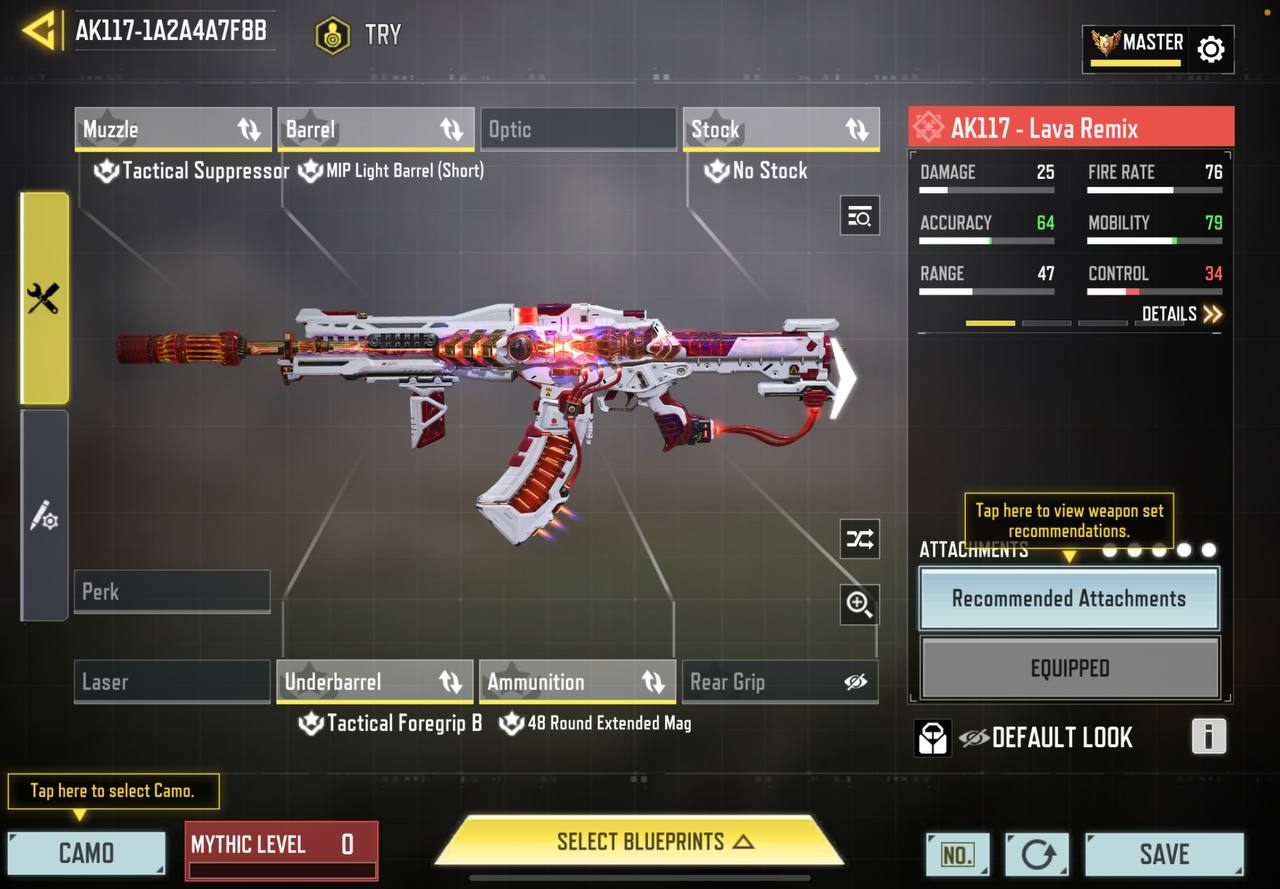The width and height of the screenshot is (1280, 889).
Task: Open the Underbarrel attachment slot
Action: pos(374,682)
